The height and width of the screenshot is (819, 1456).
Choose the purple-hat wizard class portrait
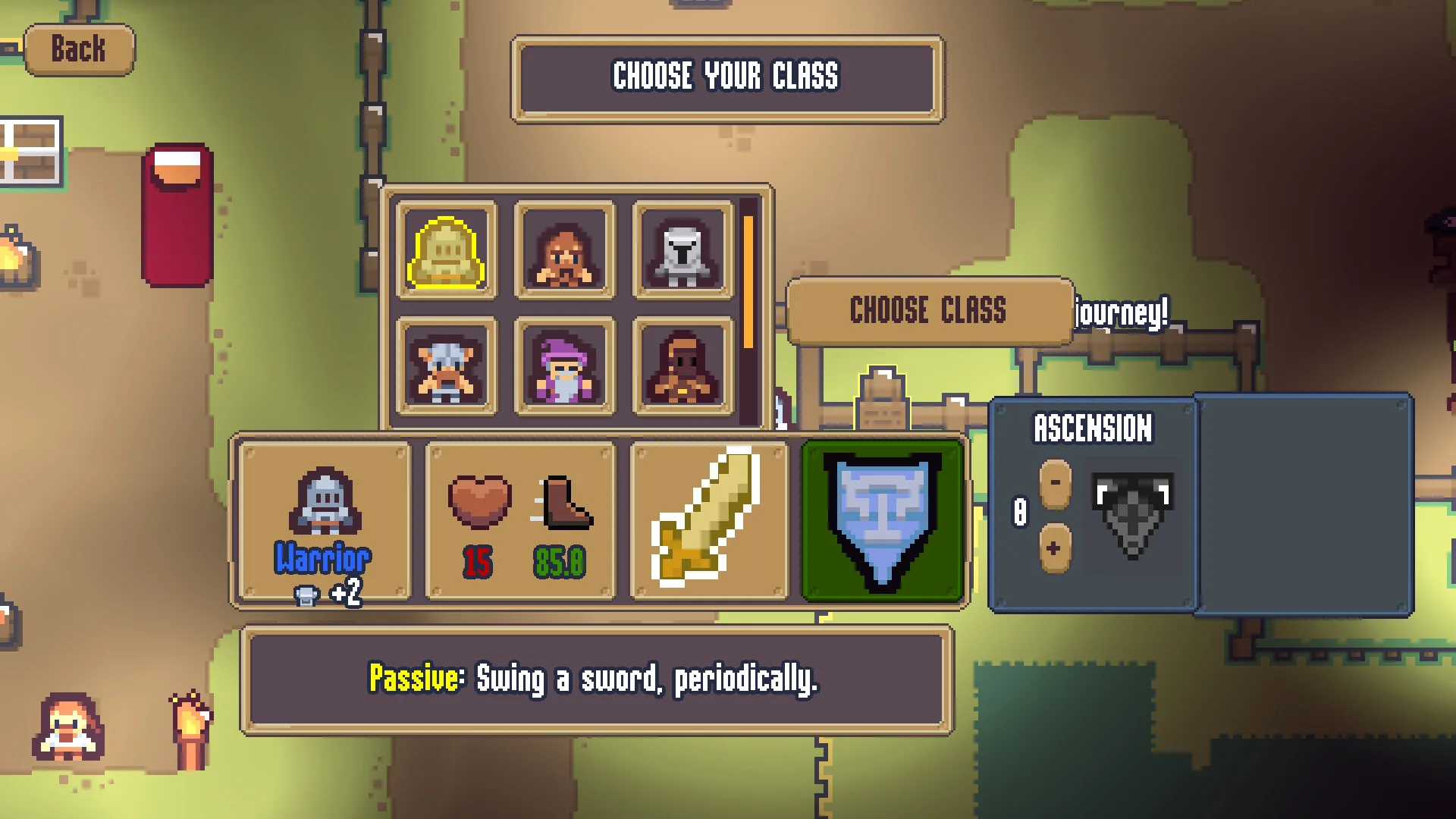(x=564, y=368)
